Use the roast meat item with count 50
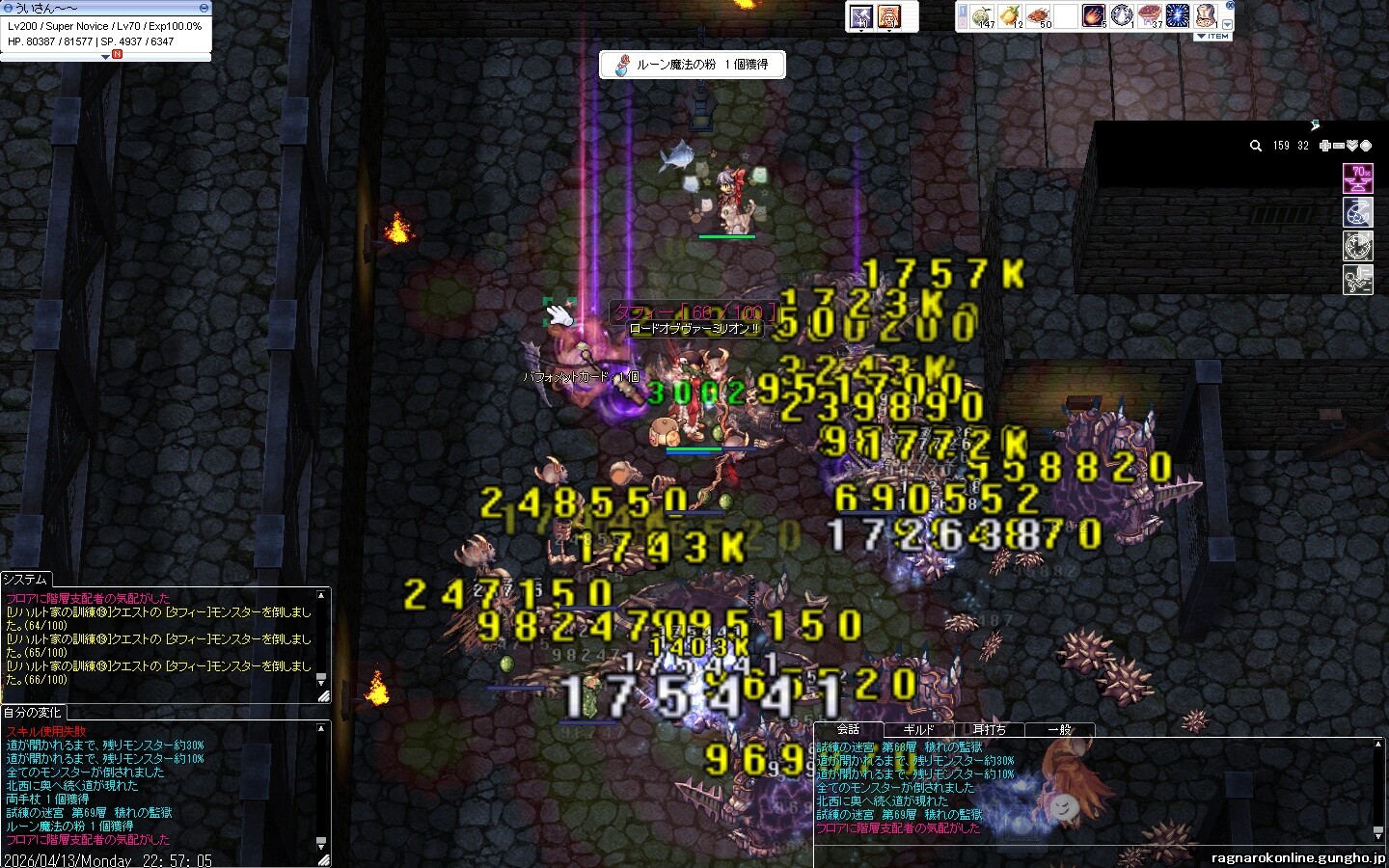 coord(1040,16)
